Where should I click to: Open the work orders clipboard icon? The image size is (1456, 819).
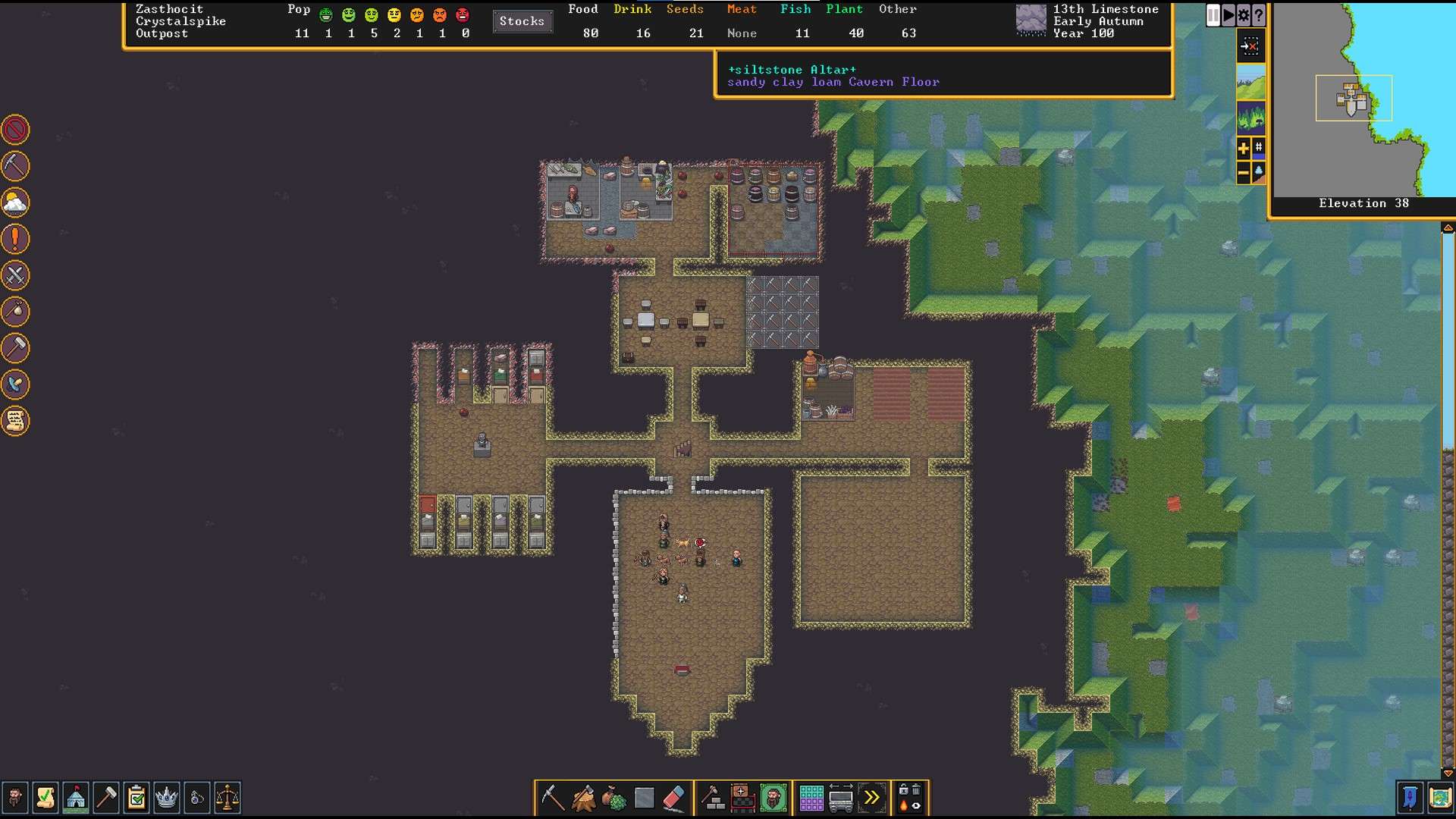[136, 798]
